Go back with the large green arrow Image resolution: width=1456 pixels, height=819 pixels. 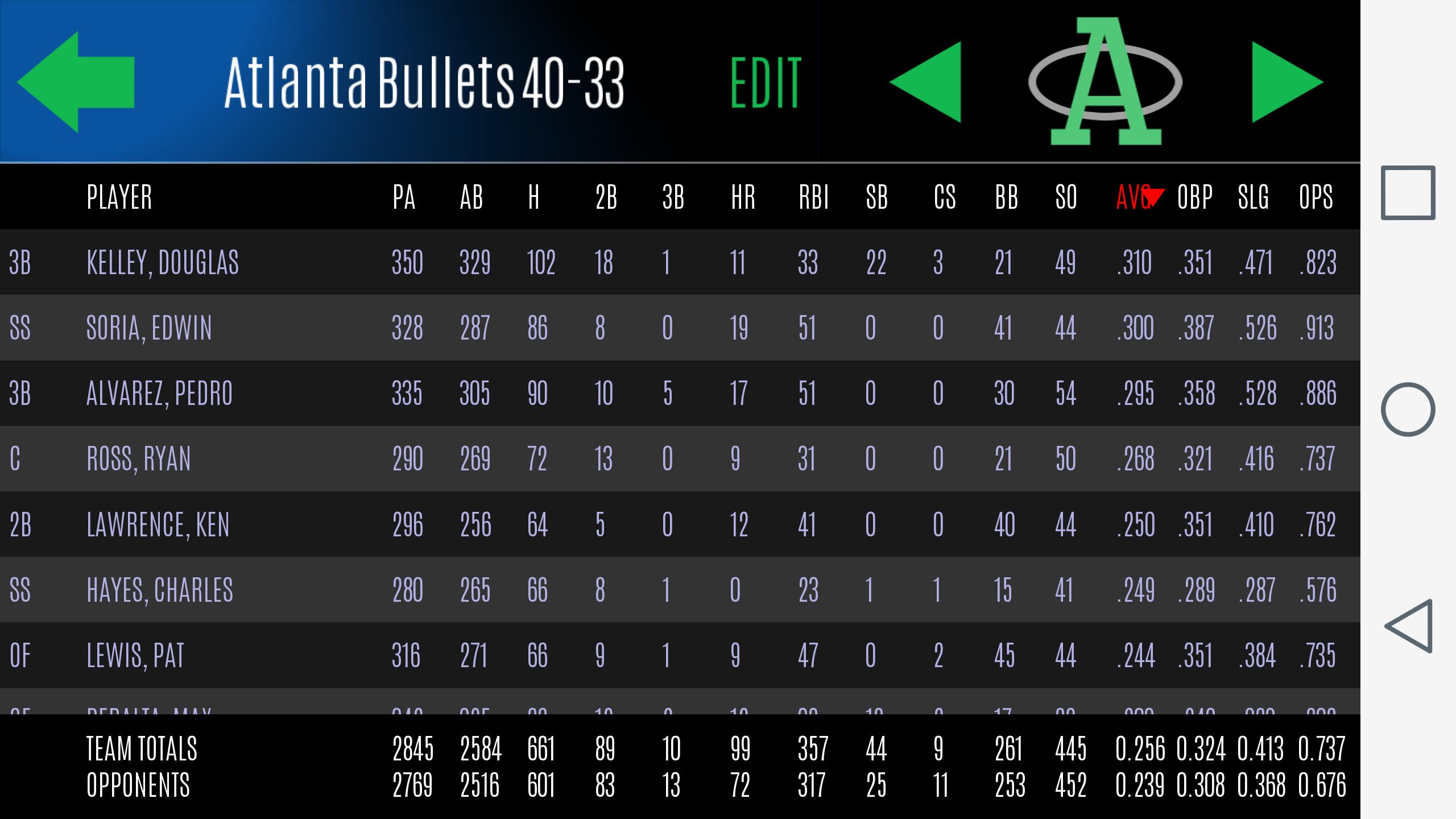click(76, 82)
